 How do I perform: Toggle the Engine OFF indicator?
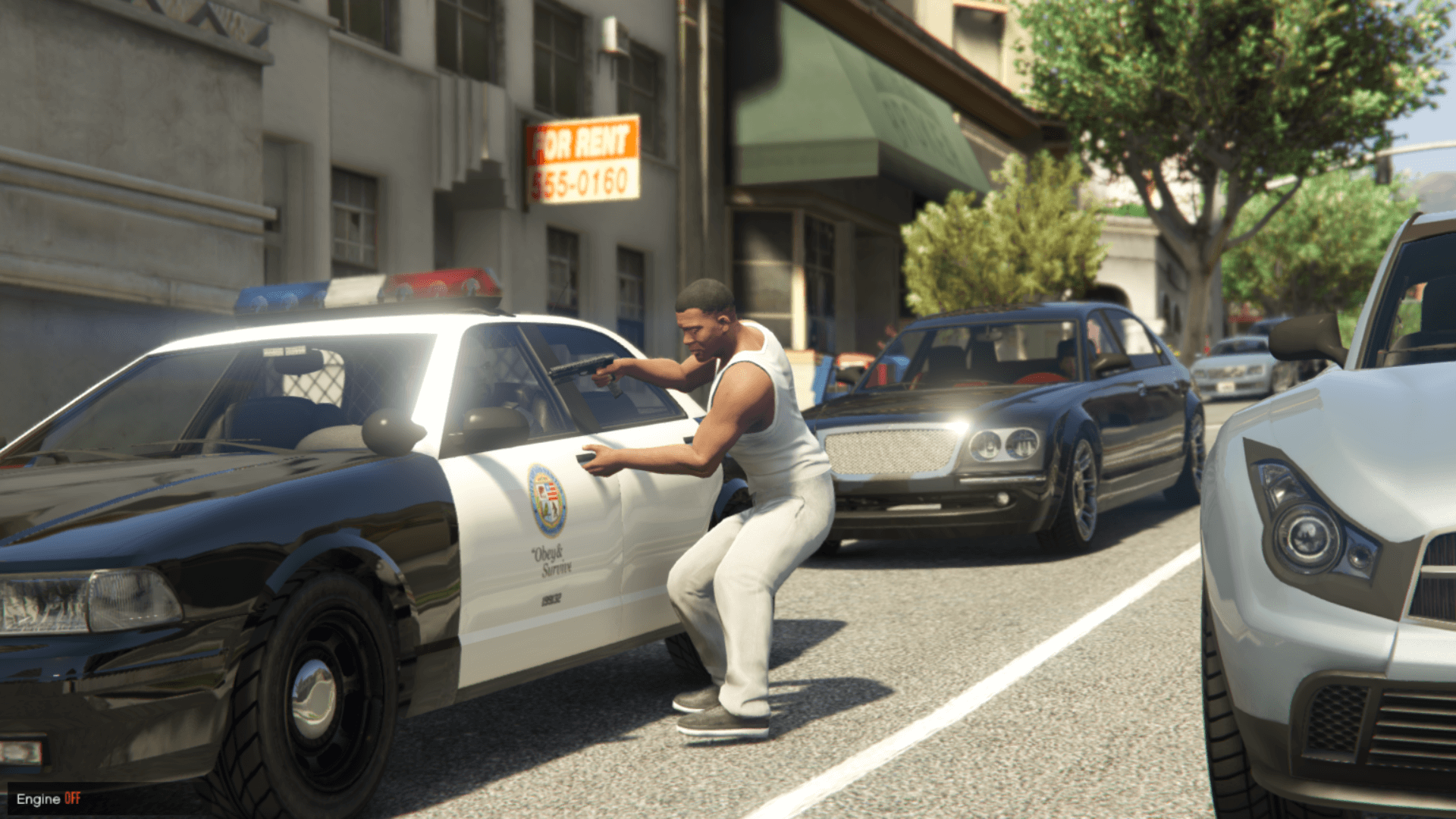49,799
